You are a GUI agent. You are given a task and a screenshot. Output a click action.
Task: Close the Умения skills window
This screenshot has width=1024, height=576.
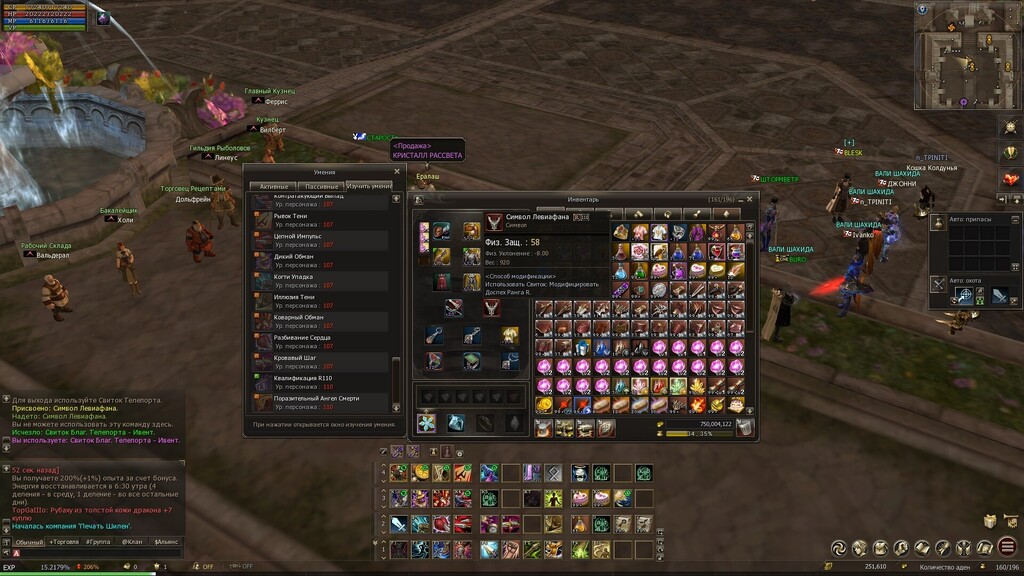point(397,171)
